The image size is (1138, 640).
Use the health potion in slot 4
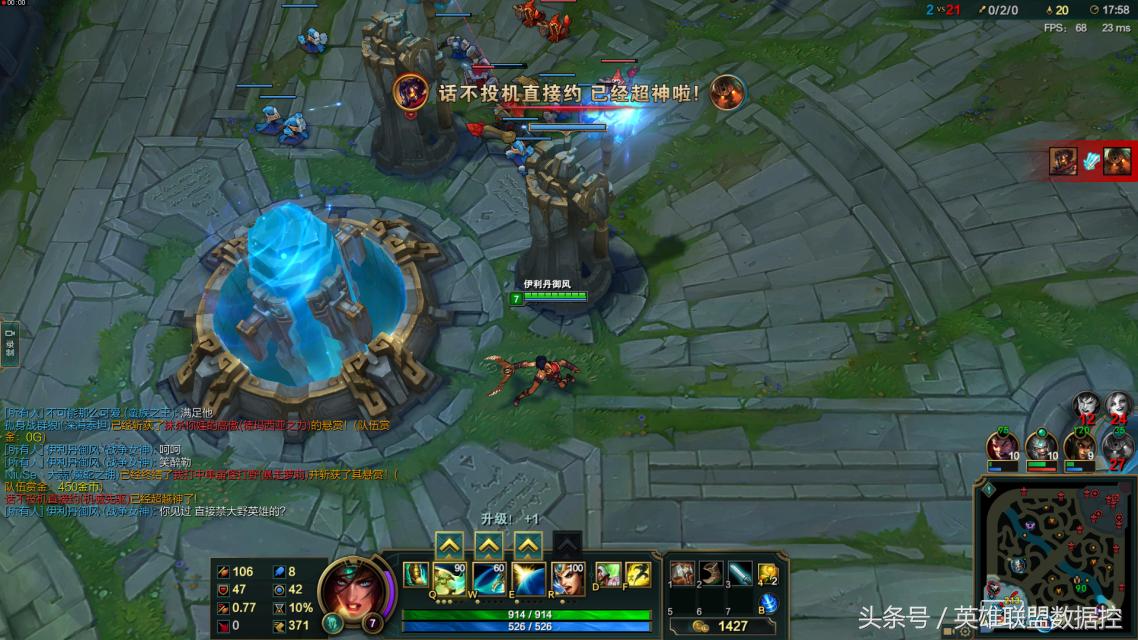click(x=767, y=573)
